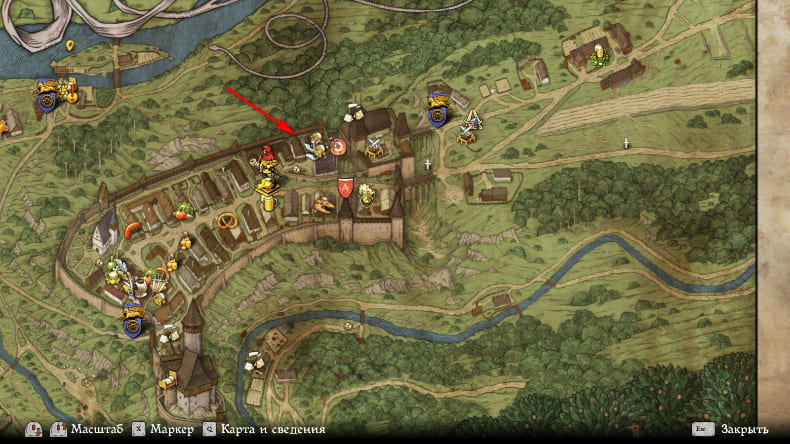Select the red shield letter A marker

(344, 186)
